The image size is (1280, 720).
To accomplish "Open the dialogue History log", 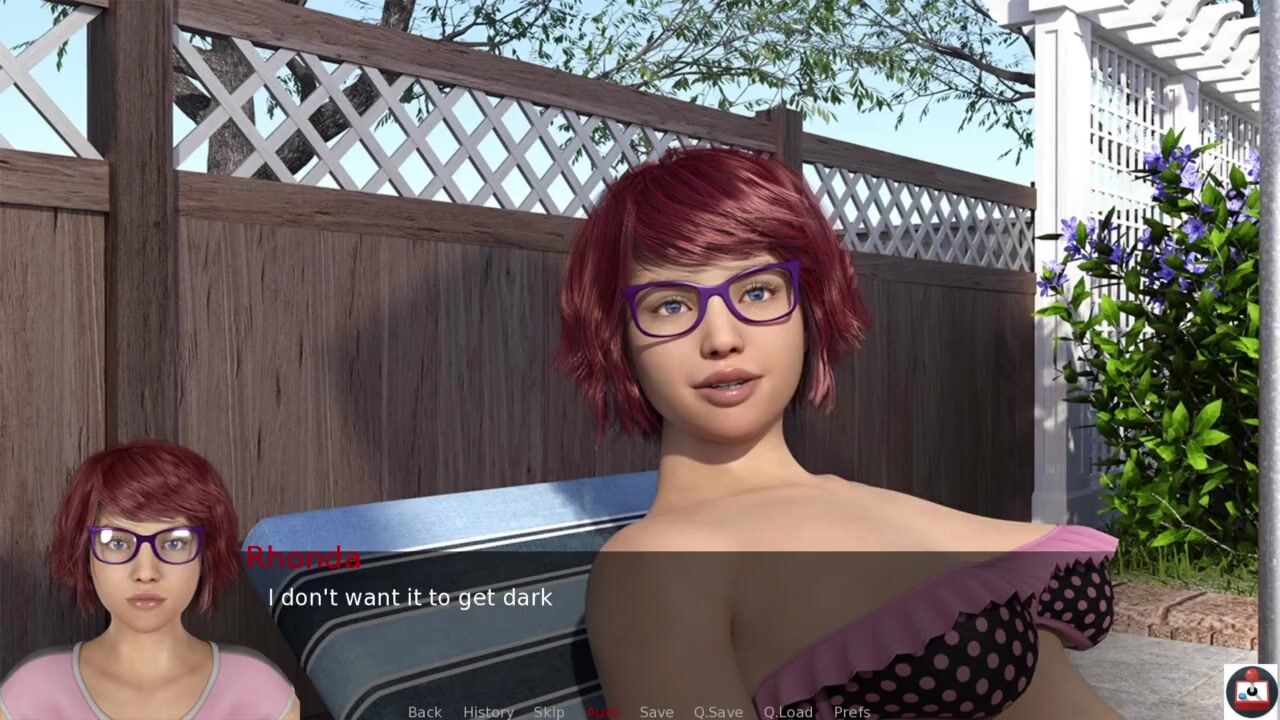I will point(488,711).
